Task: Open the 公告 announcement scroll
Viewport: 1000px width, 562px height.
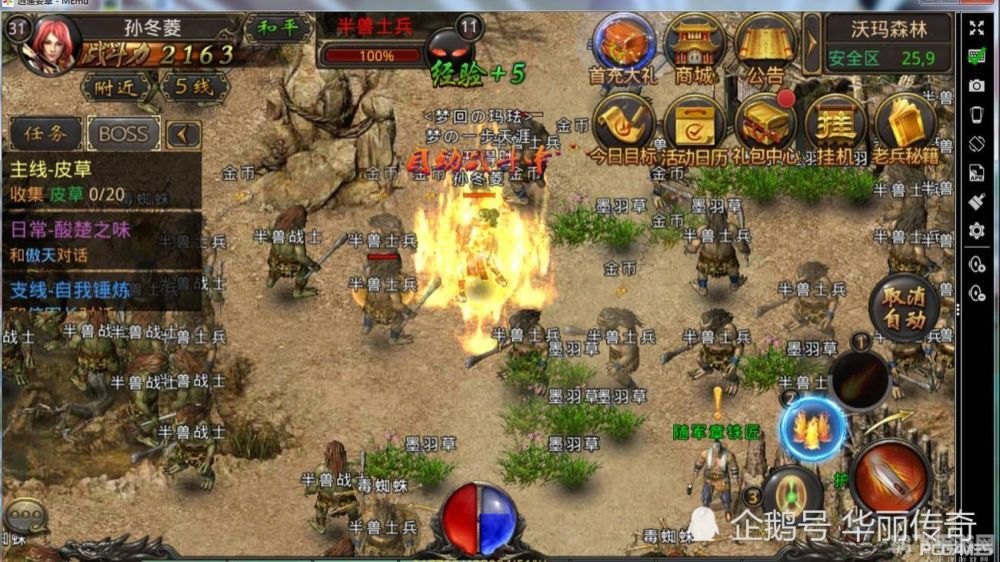Action: [x=765, y=46]
